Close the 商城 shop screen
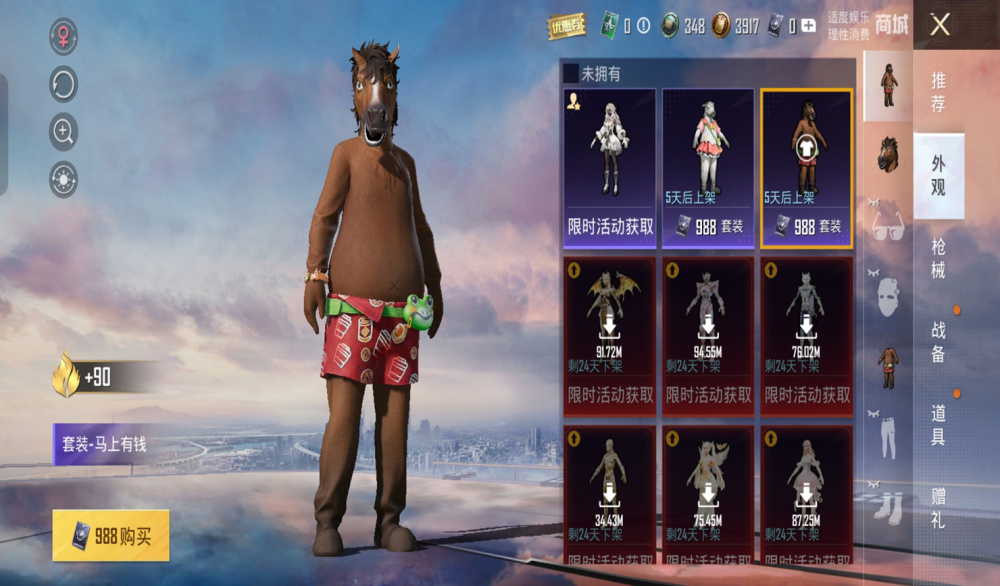The height and width of the screenshot is (586, 1000). [x=940, y=25]
